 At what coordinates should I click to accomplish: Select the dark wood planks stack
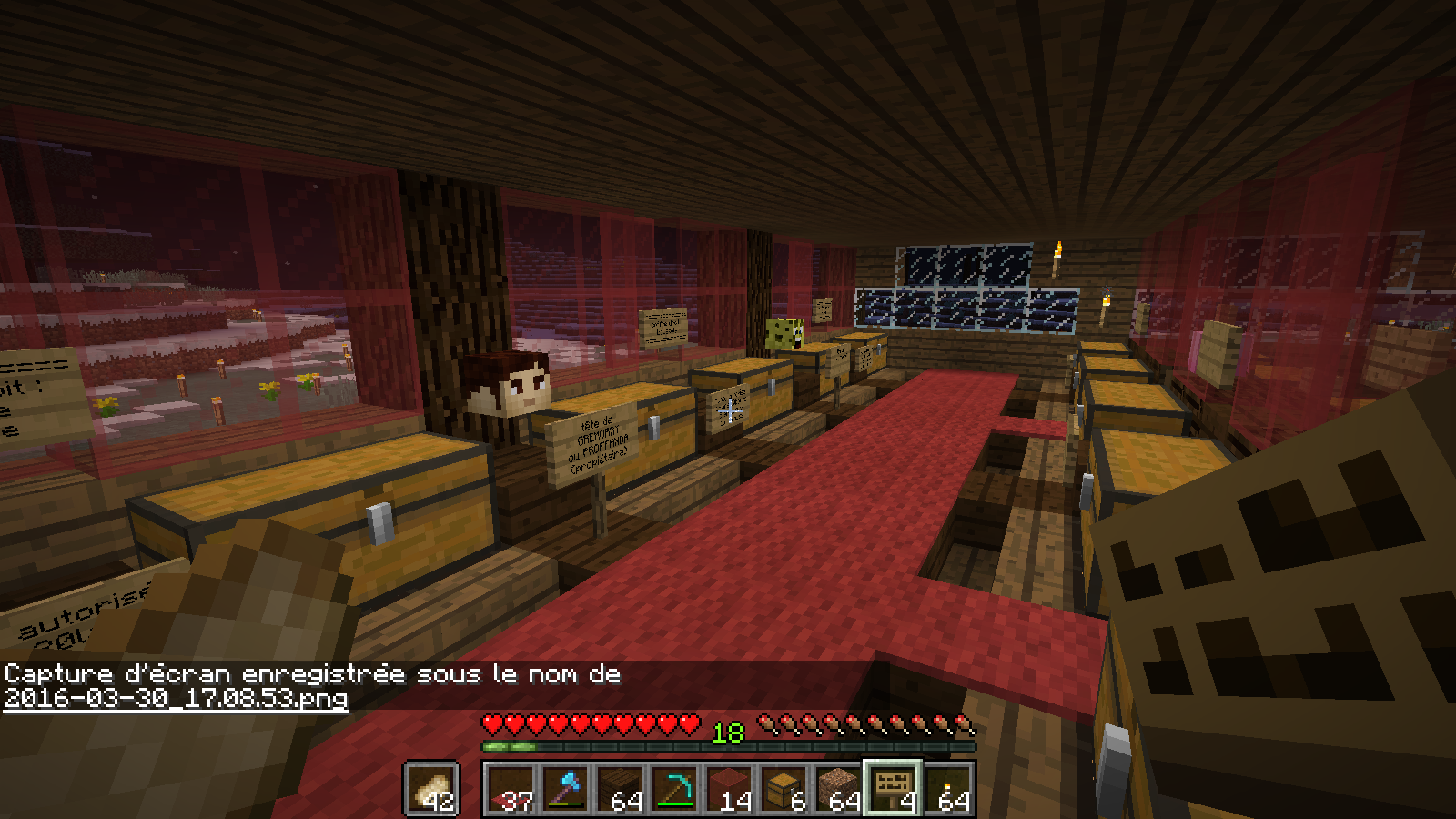click(620, 789)
